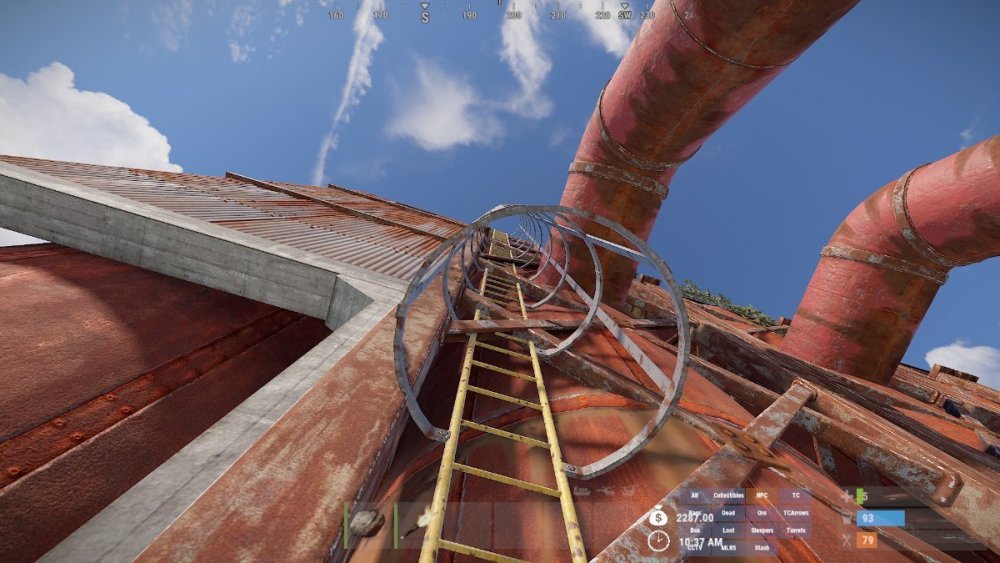1000x563 pixels.
Task: Toggle the Collectibles filter
Action: [x=729, y=496]
